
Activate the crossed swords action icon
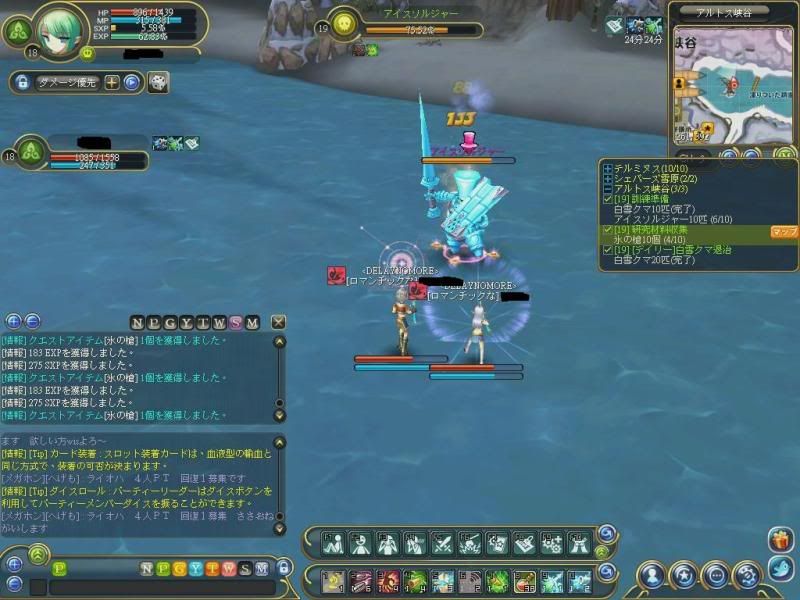coord(443,543)
